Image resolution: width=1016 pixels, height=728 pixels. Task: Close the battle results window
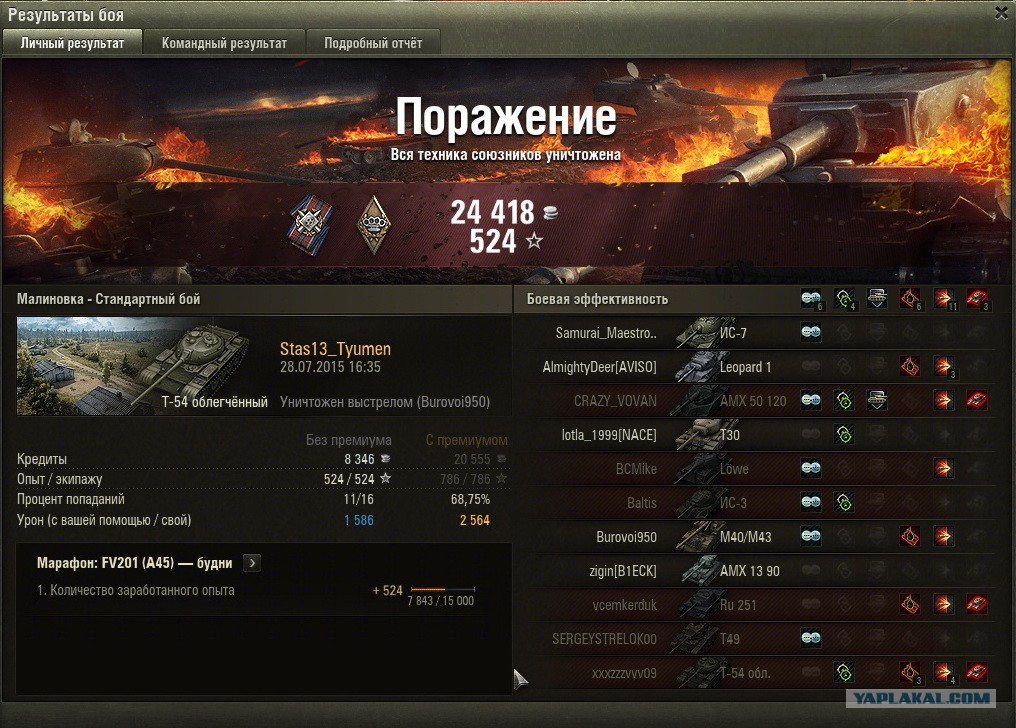1001,13
